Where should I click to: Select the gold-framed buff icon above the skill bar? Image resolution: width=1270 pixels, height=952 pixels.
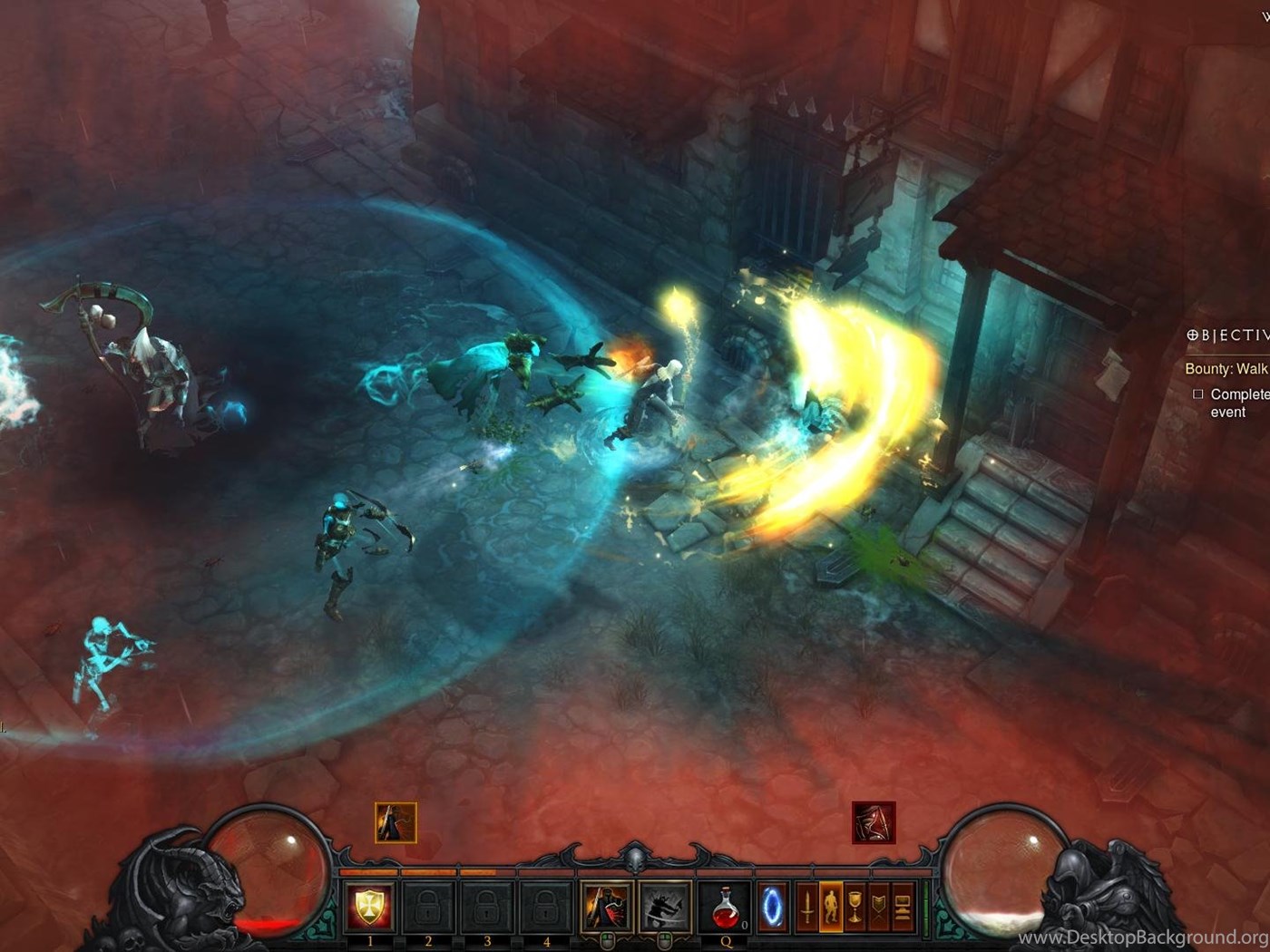click(x=396, y=823)
